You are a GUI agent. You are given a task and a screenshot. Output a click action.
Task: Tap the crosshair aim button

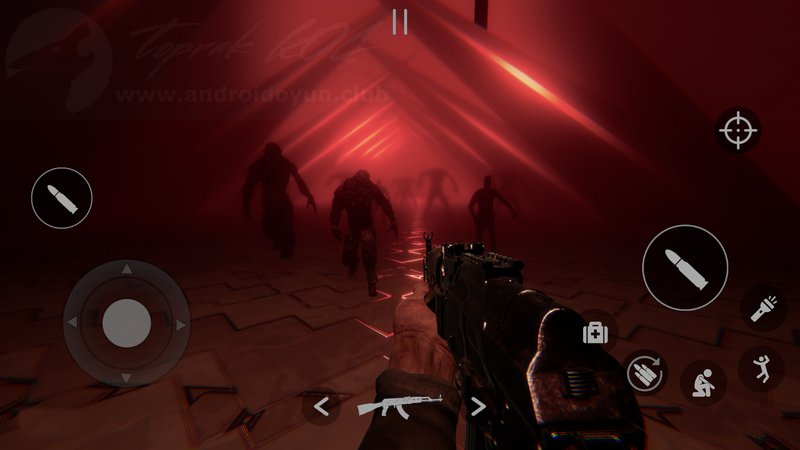(x=739, y=131)
